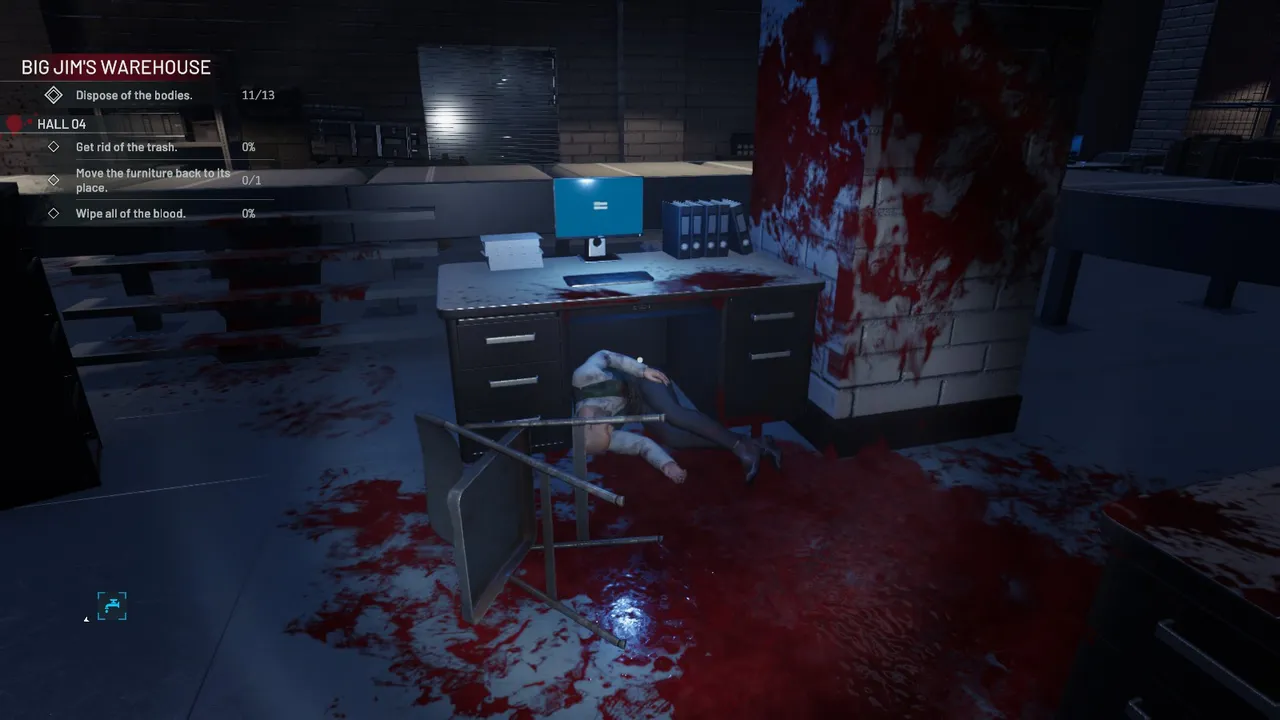Click the targeting brackets surrounding the faucet icon

111,605
